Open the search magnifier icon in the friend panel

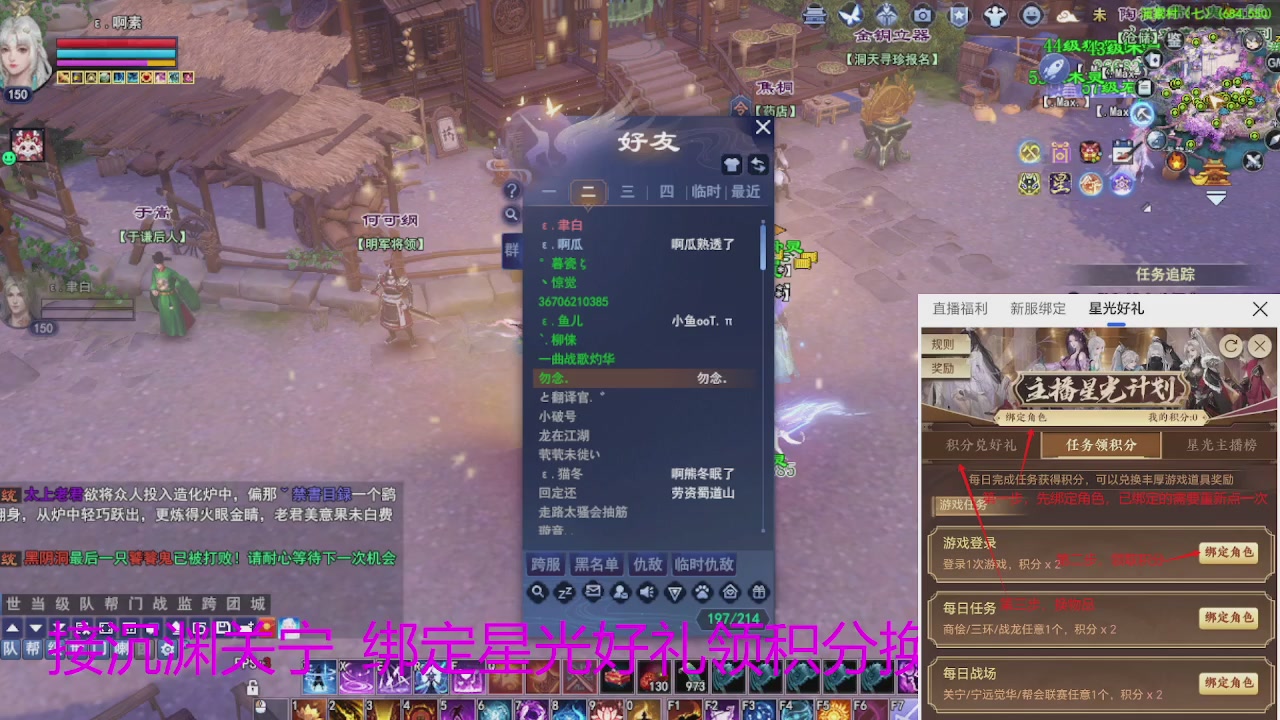(538, 592)
